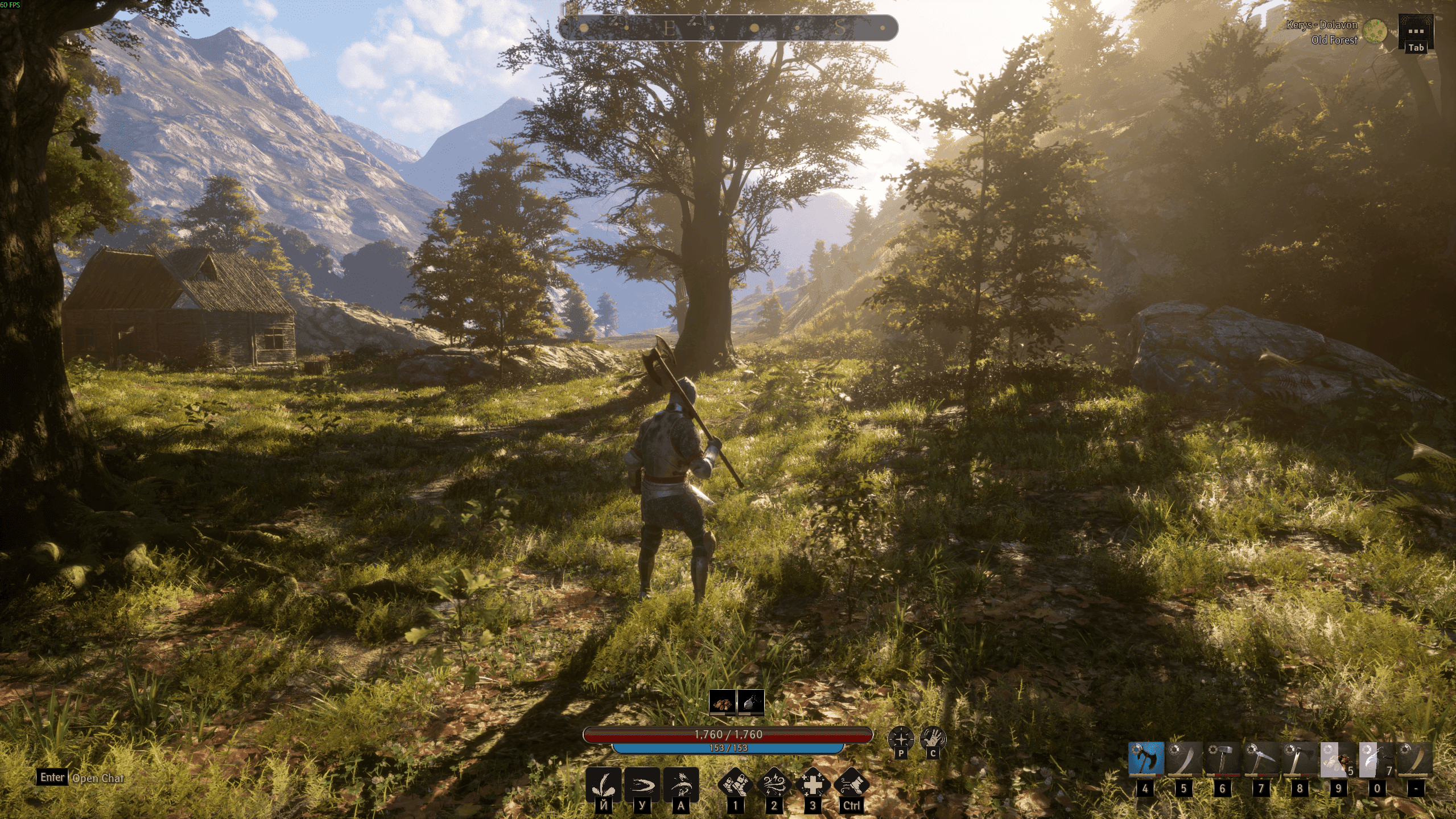Trigger the winged boot dash skill
1456x819 pixels.
pos(851,784)
